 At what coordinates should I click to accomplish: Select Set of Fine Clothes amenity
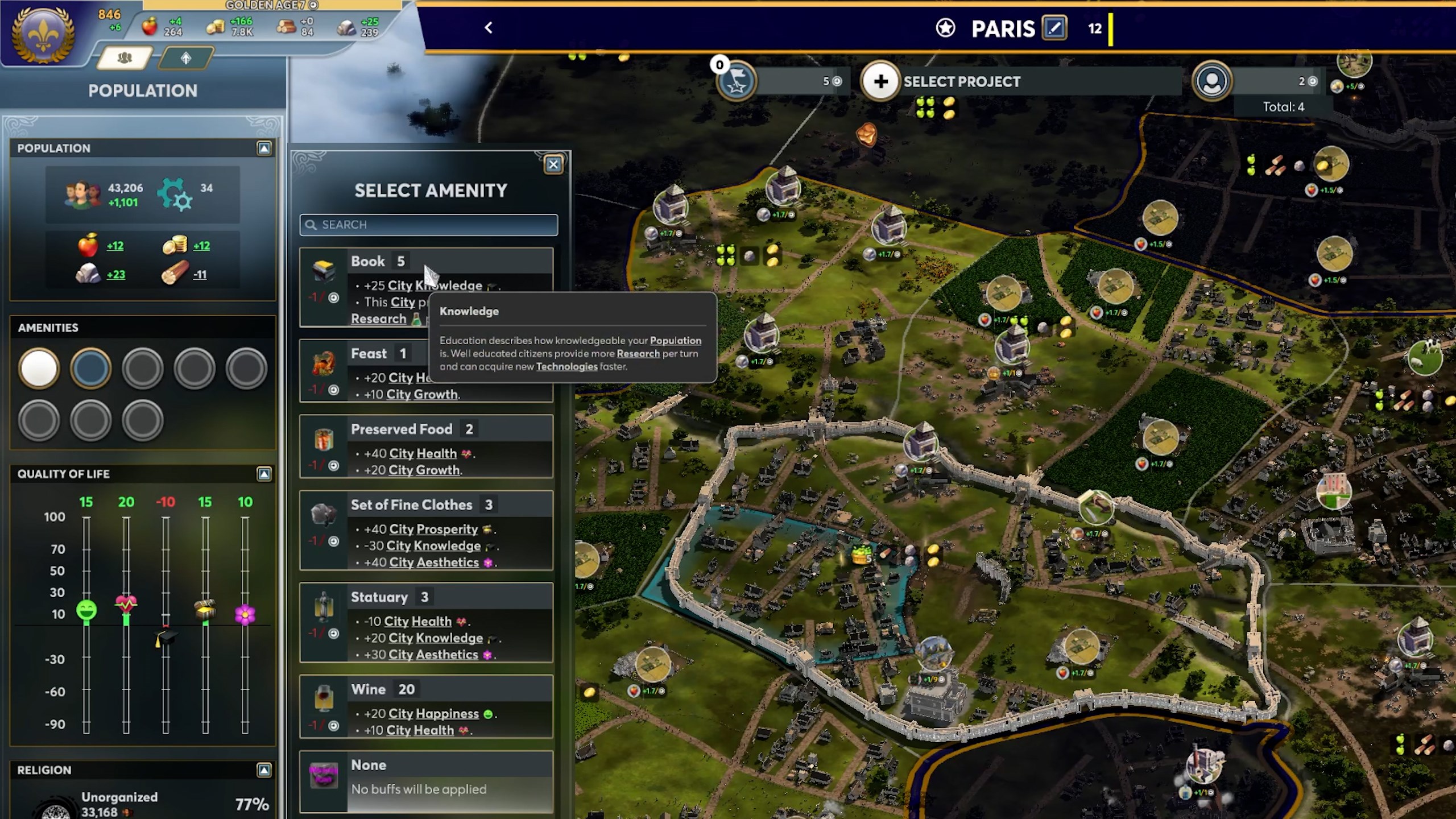tap(425, 530)
